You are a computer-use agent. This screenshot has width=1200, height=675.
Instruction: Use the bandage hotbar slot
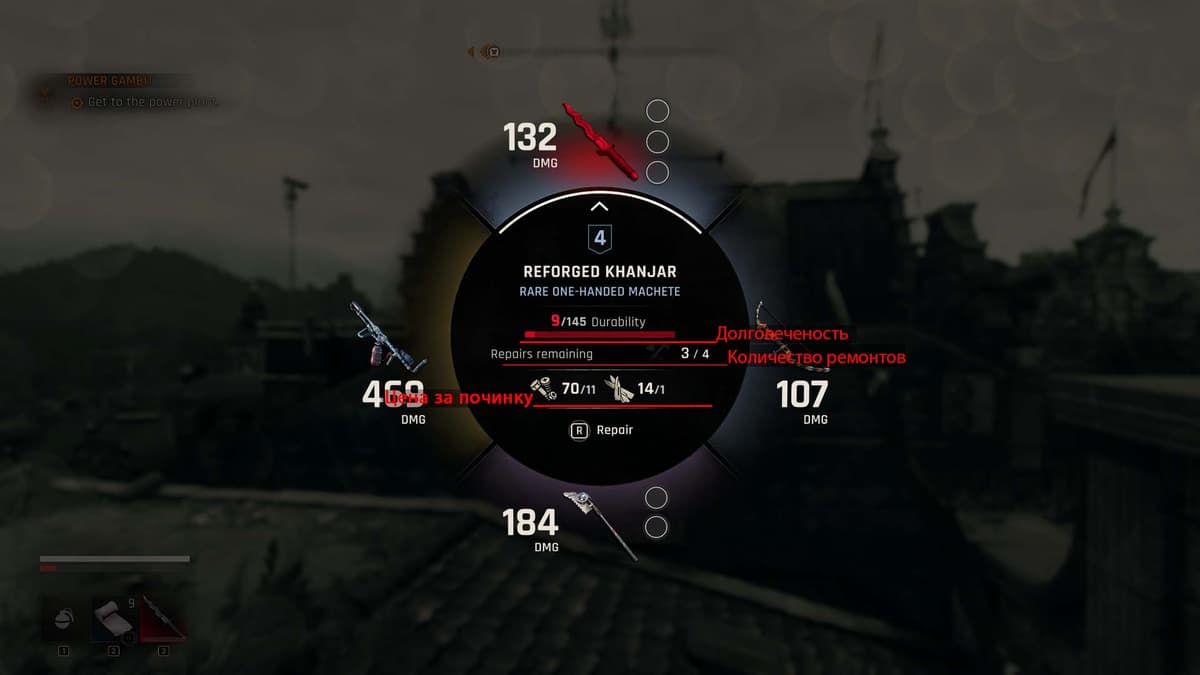tap(112, 620)
